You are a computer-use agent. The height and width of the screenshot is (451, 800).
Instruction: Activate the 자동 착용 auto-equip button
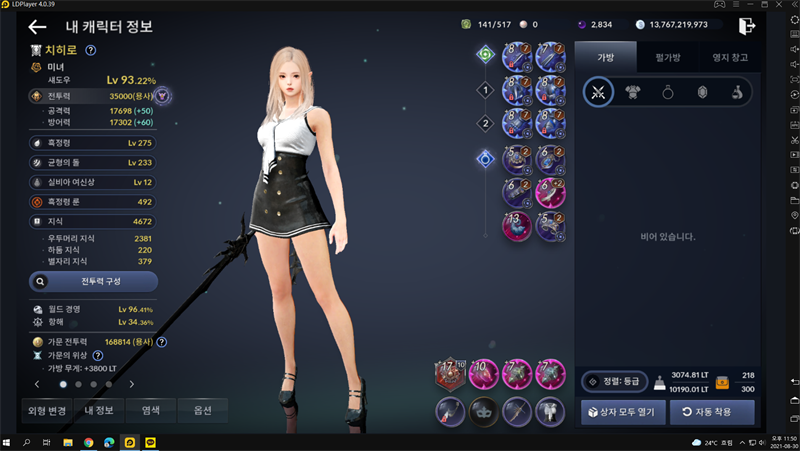pyautogui.click(x=712, y=412)
